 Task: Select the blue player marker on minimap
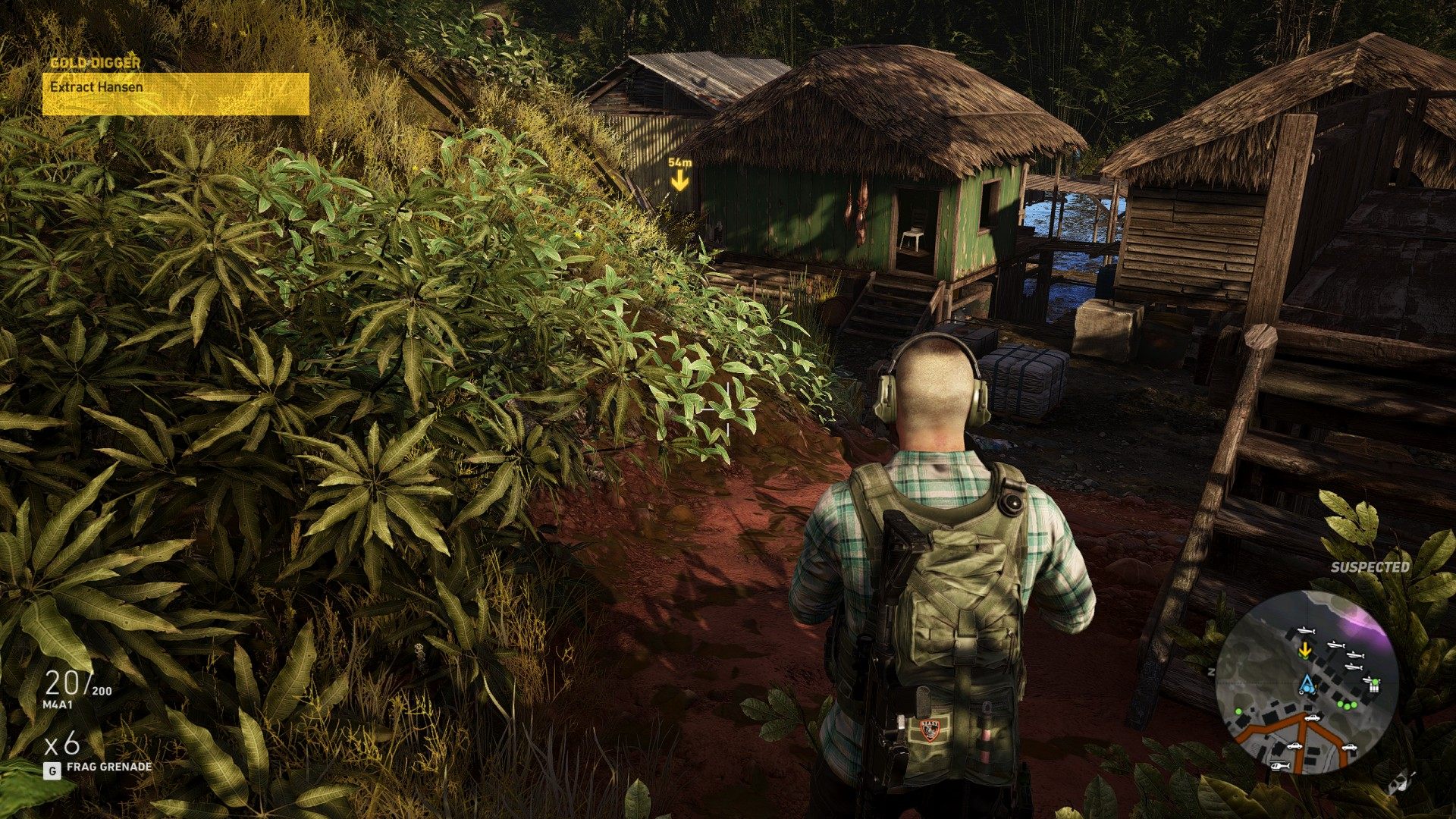[1305, 684]
